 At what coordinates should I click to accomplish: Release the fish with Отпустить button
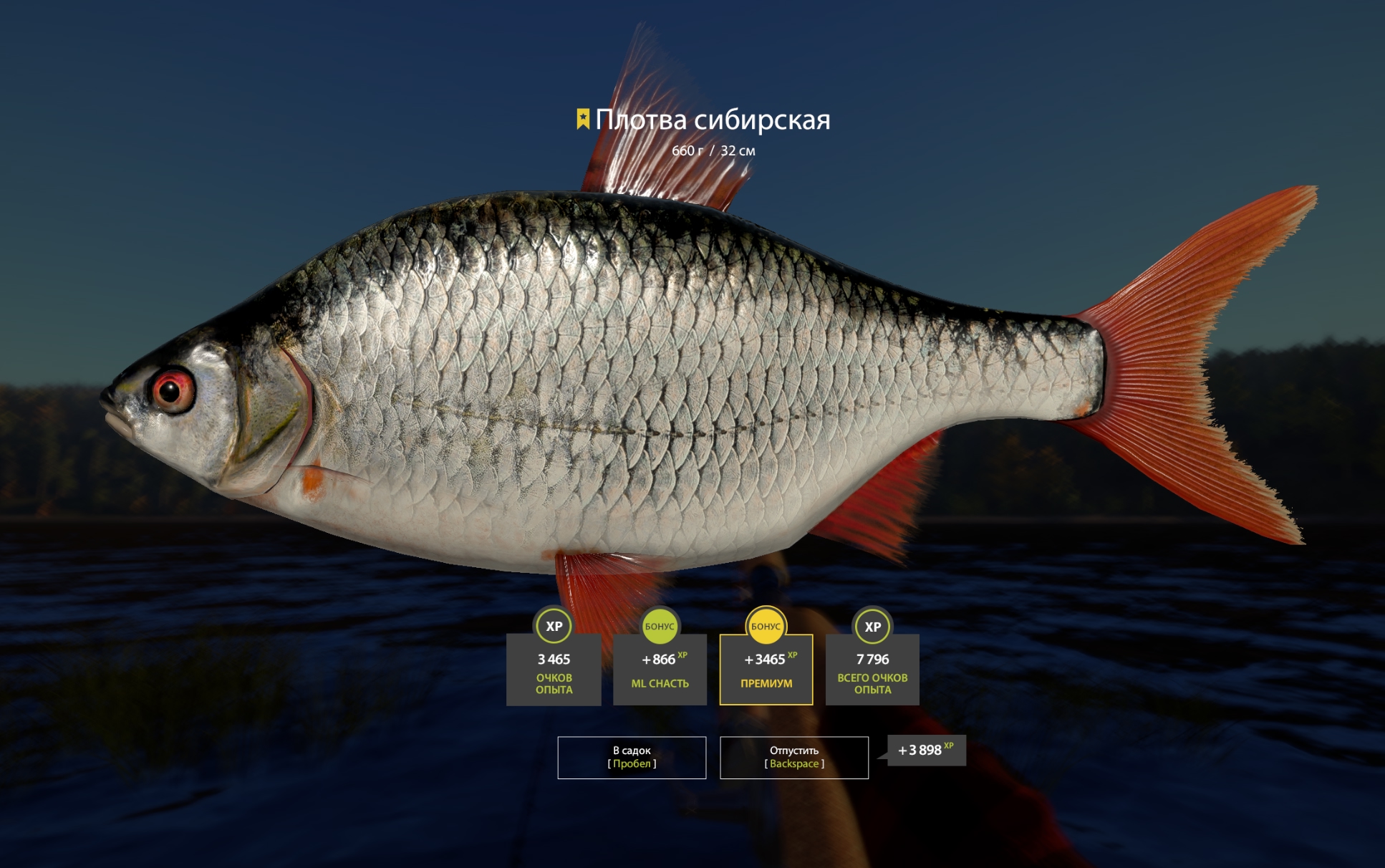[793, 757]
